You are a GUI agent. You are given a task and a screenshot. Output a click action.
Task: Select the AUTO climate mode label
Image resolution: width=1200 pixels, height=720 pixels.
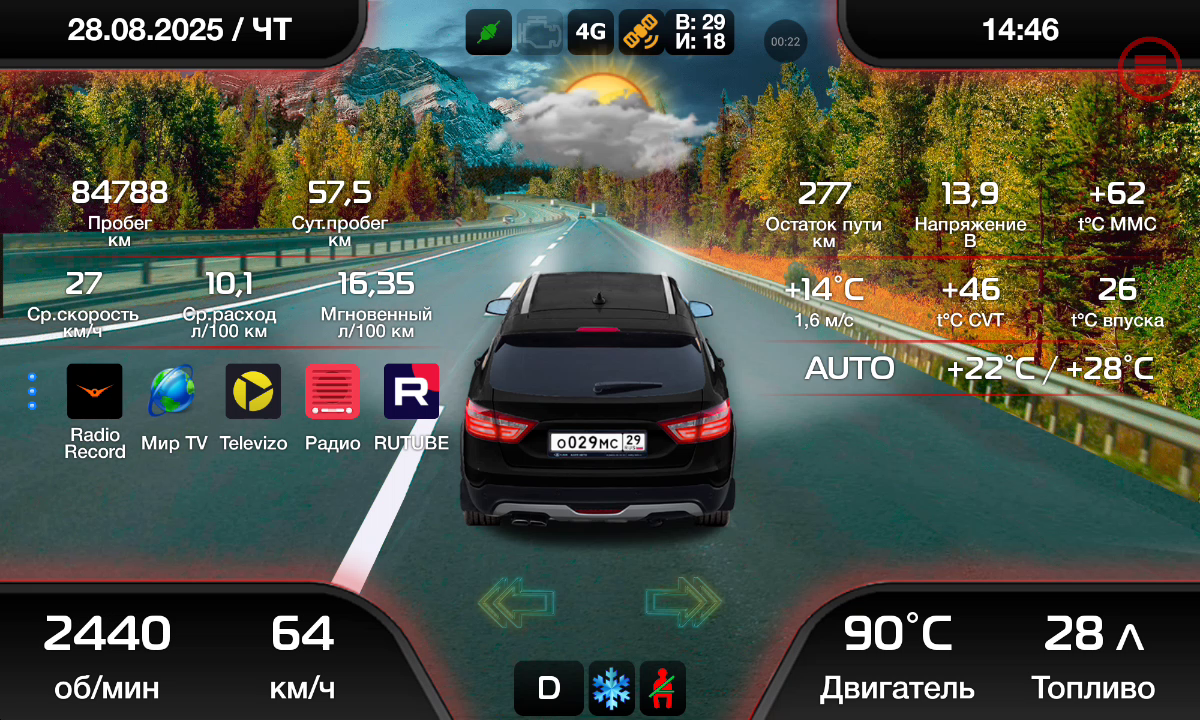(x=849, y=368)
